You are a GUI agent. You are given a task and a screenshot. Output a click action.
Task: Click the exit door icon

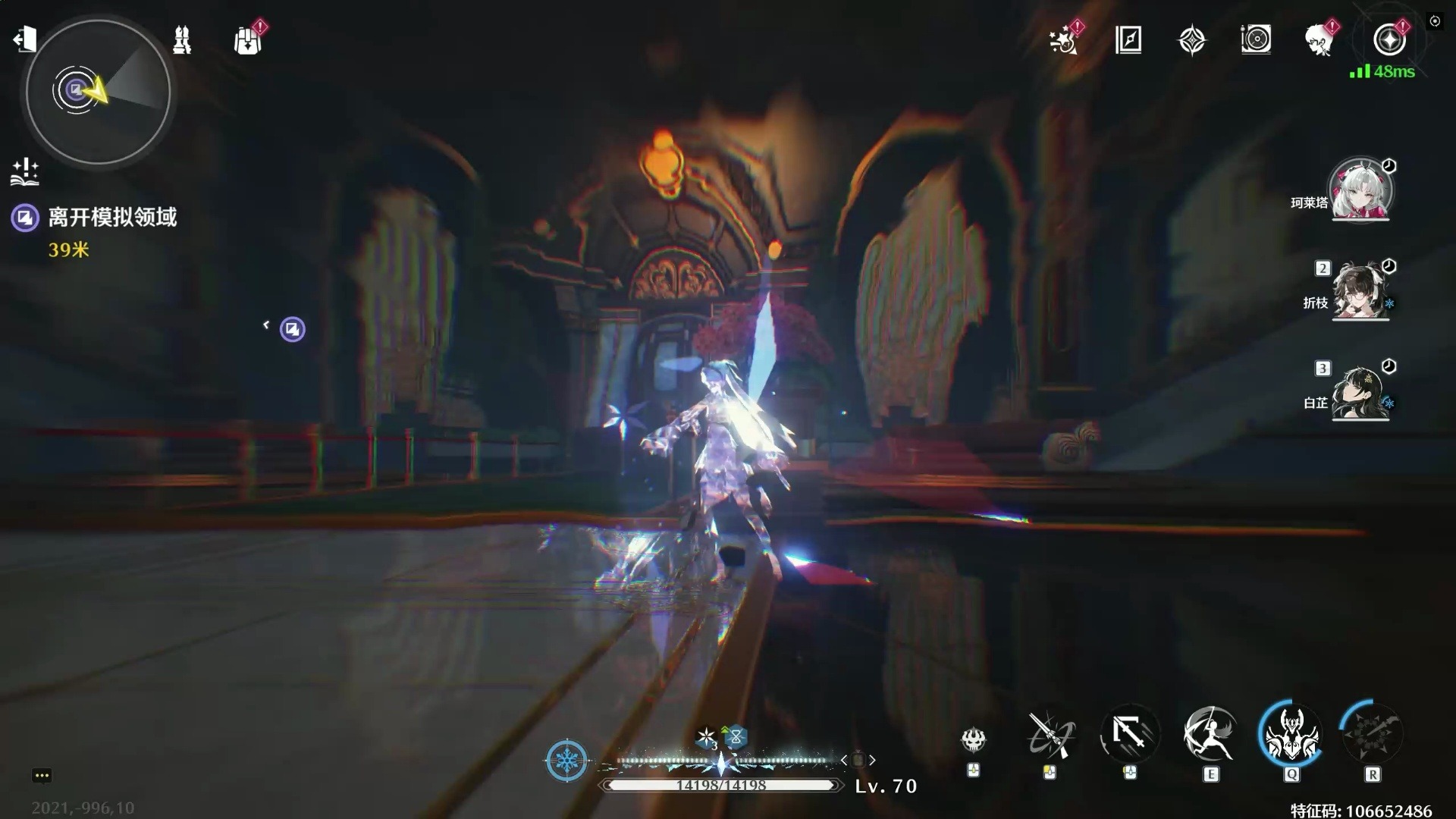(x=24, y=39)
